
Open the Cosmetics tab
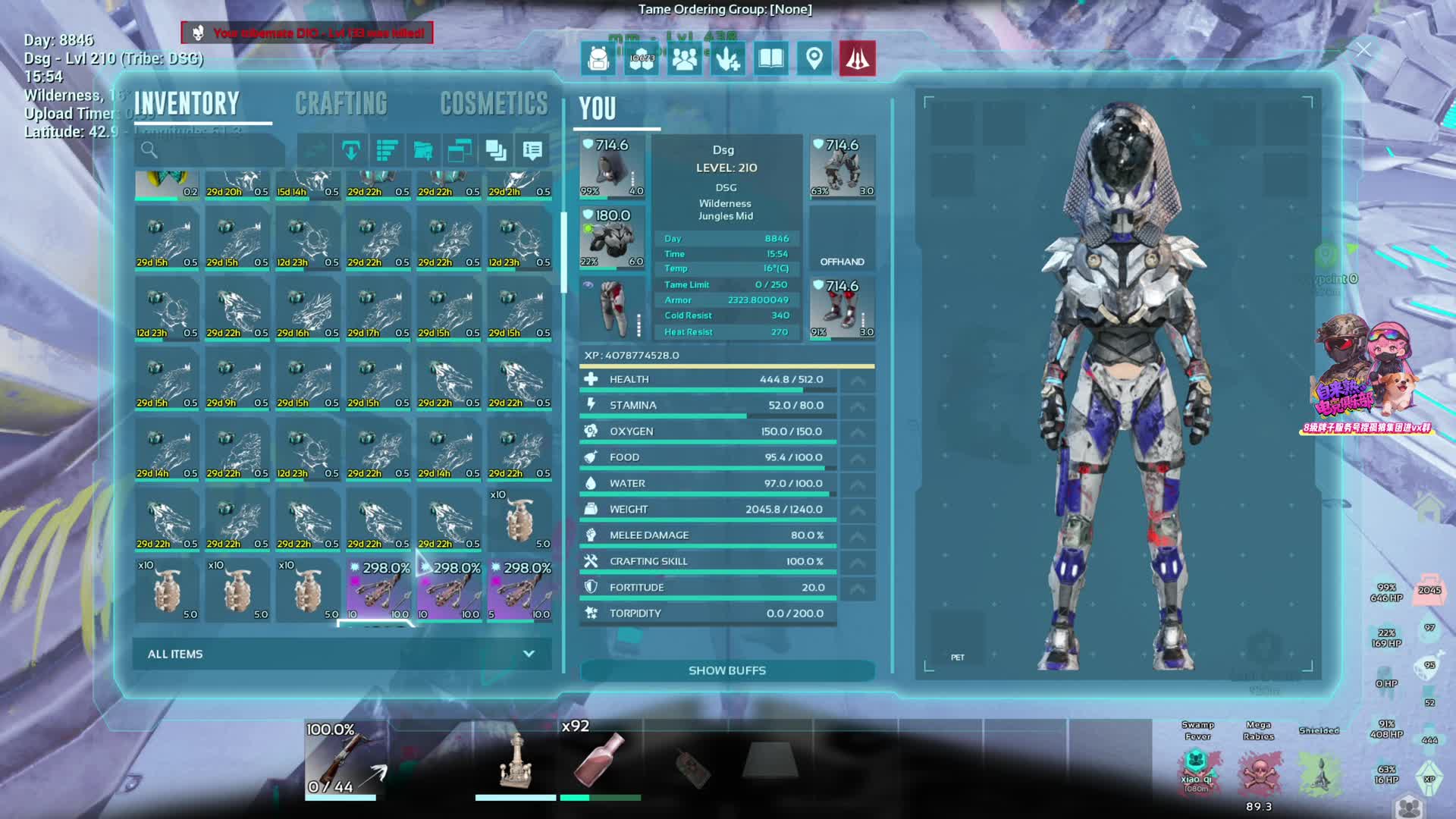[x=494, y=104]
